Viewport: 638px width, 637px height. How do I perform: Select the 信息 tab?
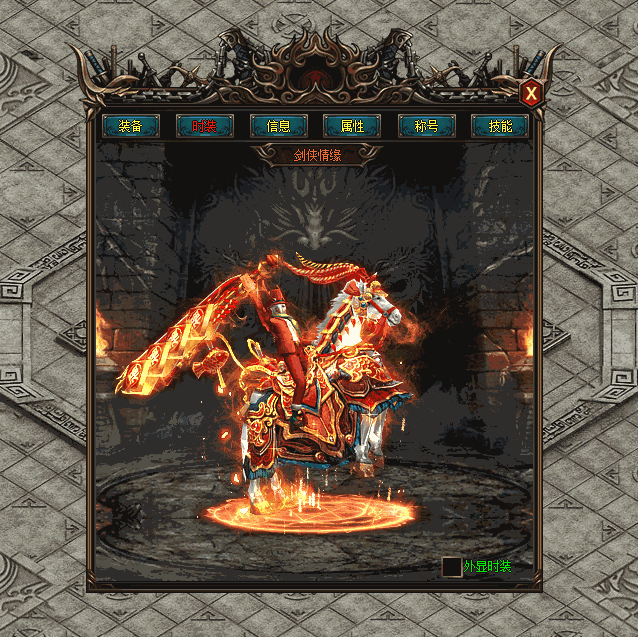point(279,126)
